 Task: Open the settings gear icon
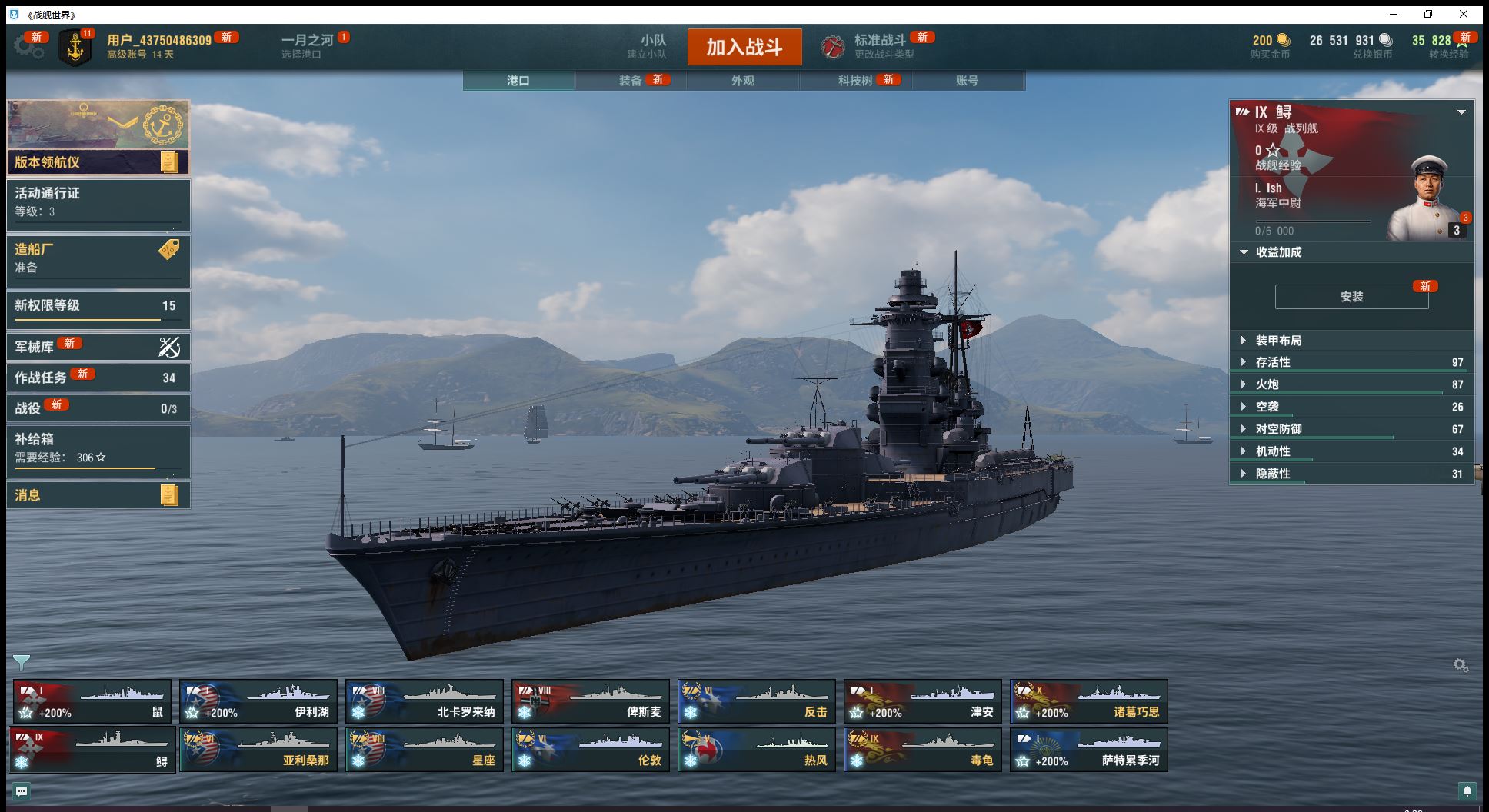[28, 46]
